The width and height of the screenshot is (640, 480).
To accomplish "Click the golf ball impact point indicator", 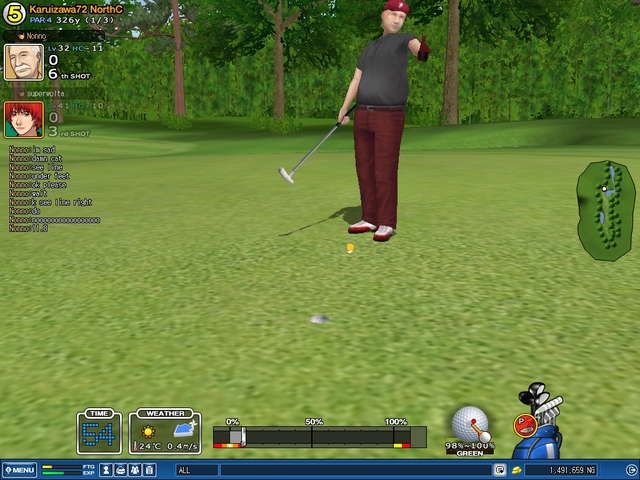I will (470, 422).
